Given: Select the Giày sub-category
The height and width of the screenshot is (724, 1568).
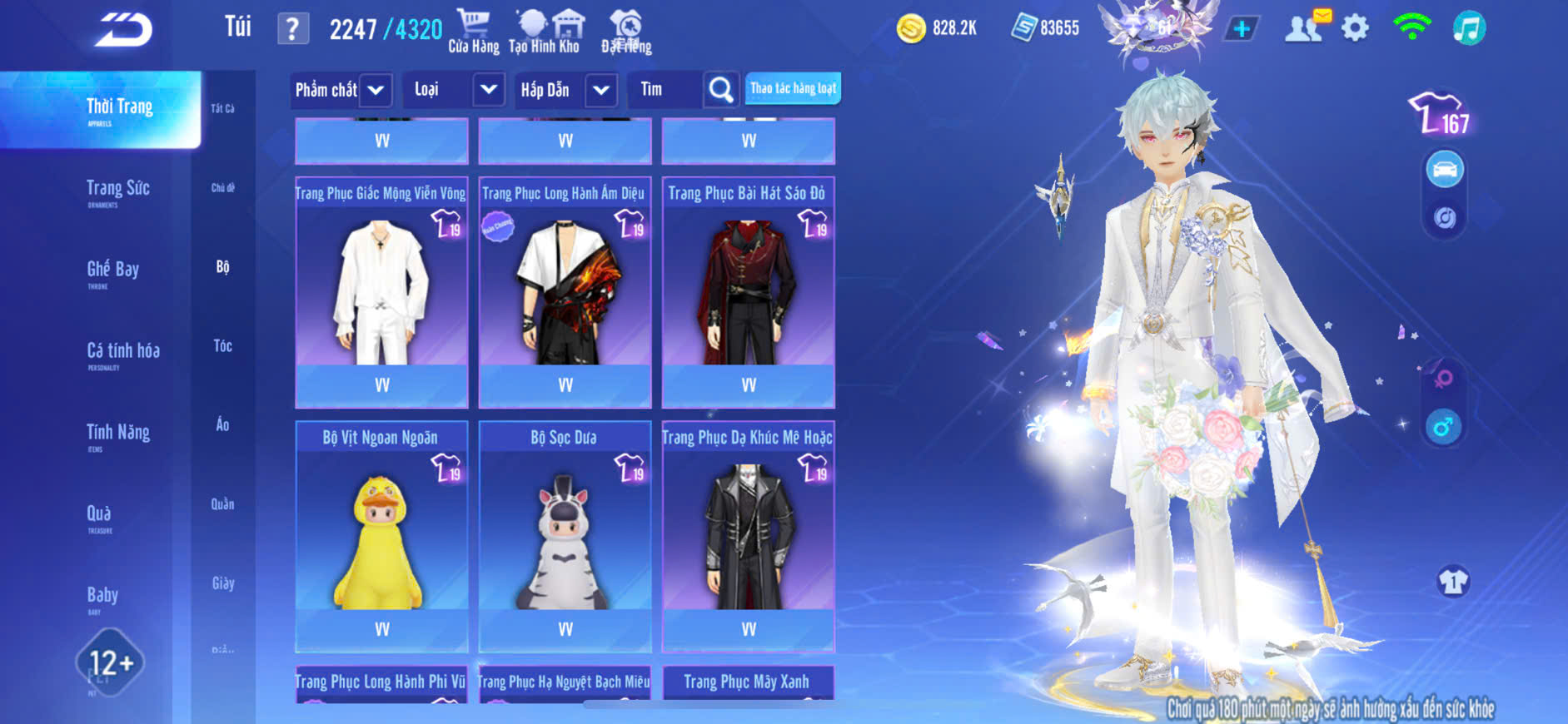Looking at the screenshot, I should point(222,583).
